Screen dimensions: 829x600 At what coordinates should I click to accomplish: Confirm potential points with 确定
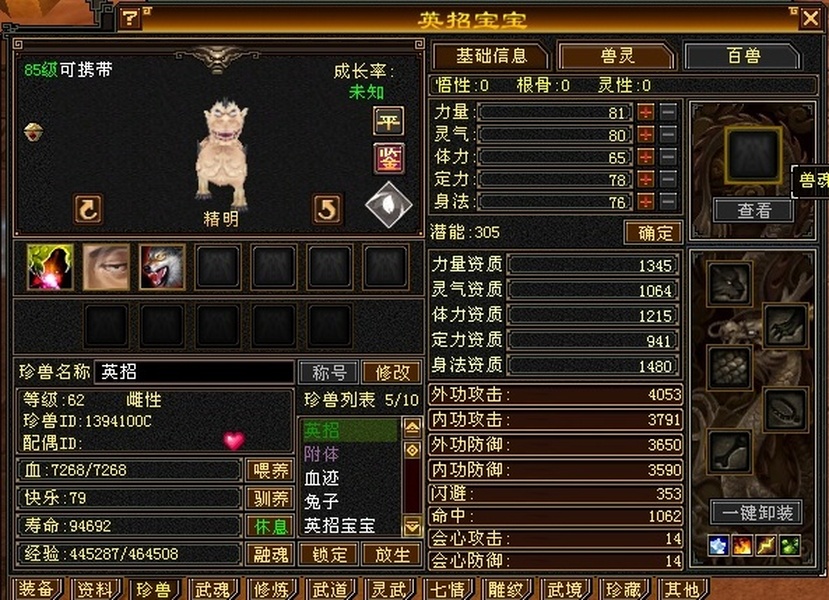pyautogui.click(x=653, y=233)
